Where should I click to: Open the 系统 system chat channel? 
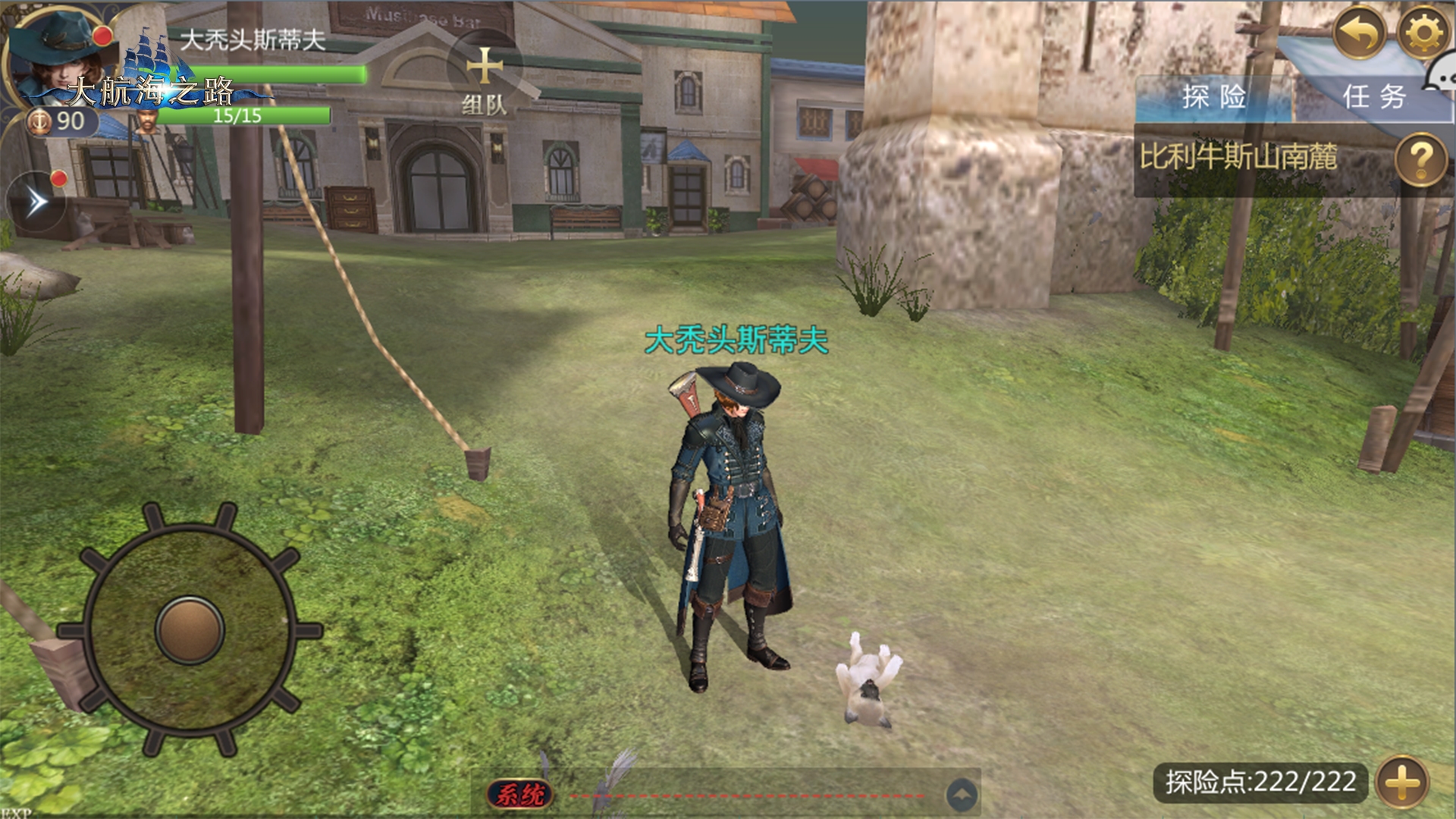[x=520, y=794]
